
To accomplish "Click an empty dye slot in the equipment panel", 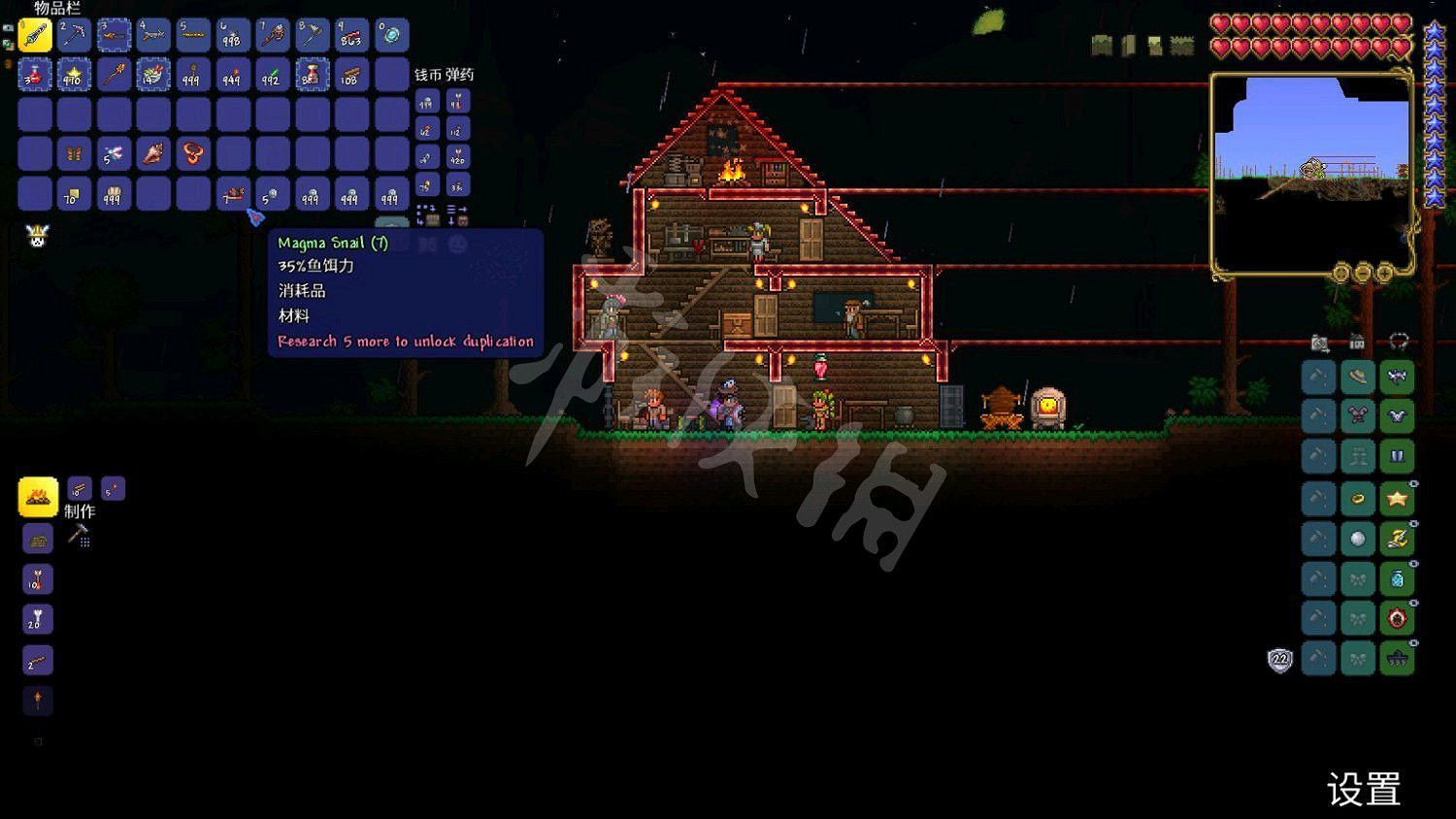I will coord(1318,377).
